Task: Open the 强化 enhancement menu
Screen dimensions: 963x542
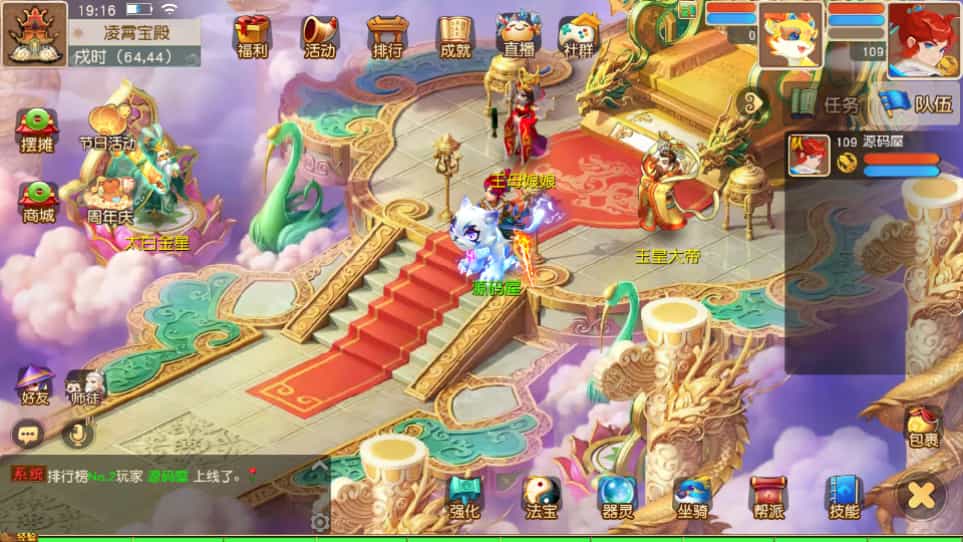Action: pos(465,496)
